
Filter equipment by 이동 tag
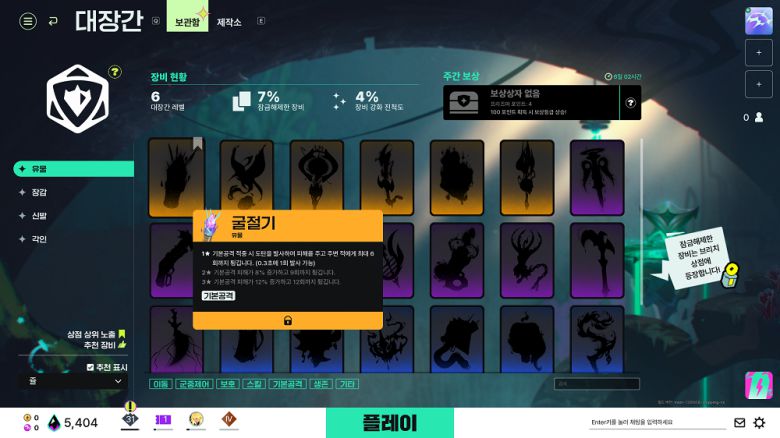click(160, 384)
